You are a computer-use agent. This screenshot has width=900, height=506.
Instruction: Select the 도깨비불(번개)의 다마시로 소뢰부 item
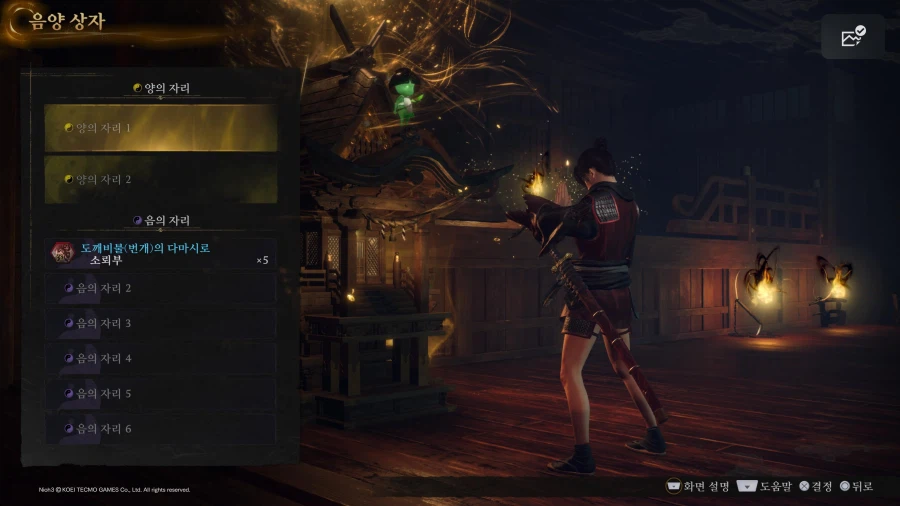tap(160, 254)
